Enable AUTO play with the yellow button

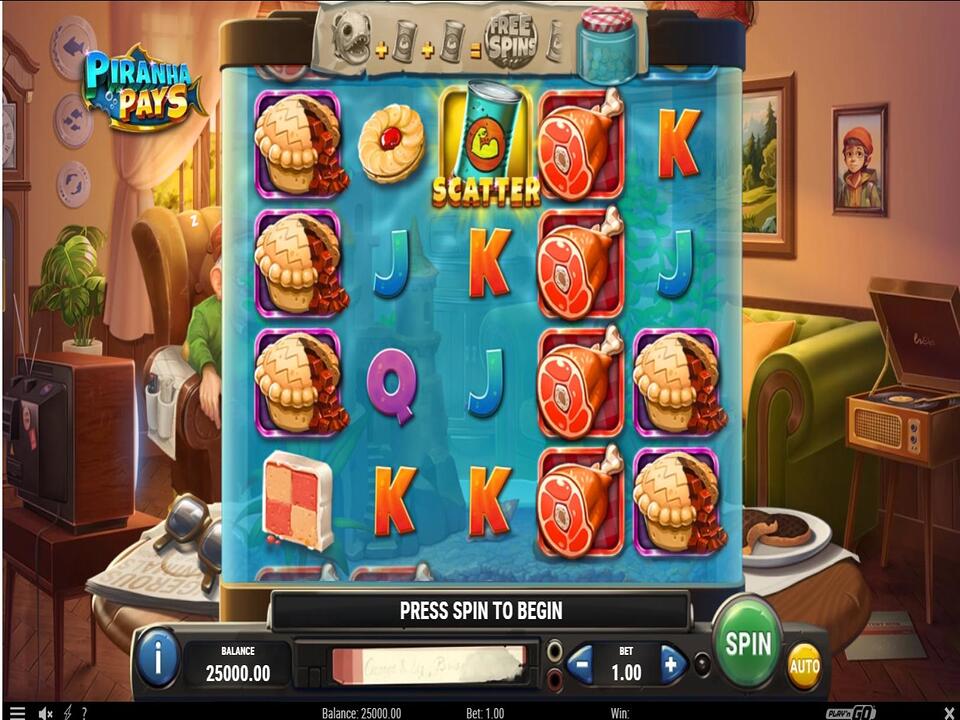point(804,666)
